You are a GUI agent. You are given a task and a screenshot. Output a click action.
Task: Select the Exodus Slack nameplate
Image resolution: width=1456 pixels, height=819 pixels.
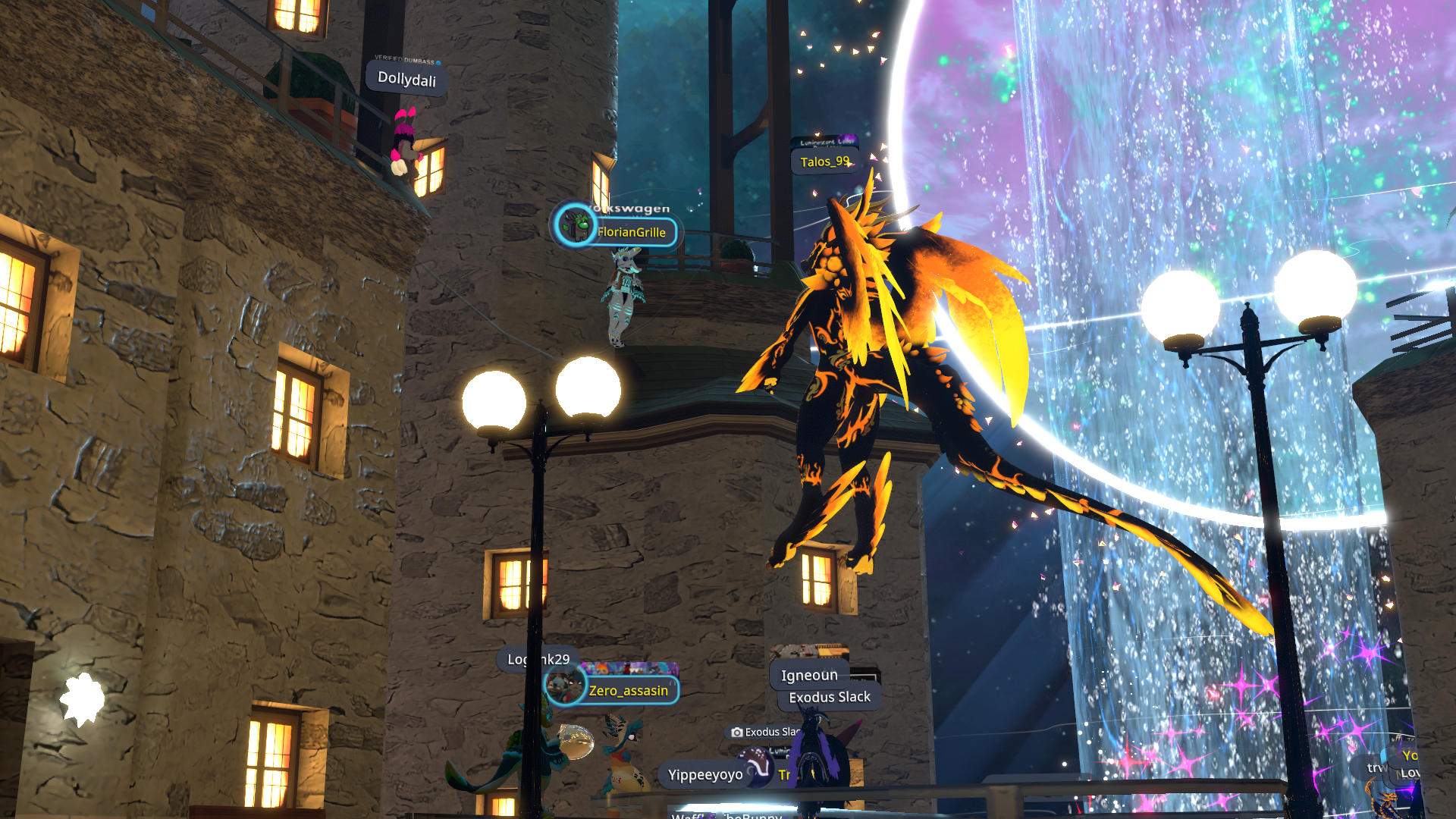(830, 697)
